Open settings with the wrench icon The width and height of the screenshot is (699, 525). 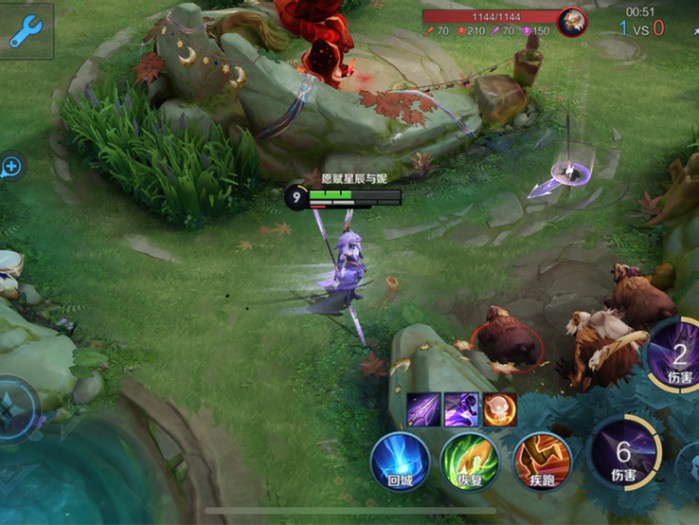25,30
